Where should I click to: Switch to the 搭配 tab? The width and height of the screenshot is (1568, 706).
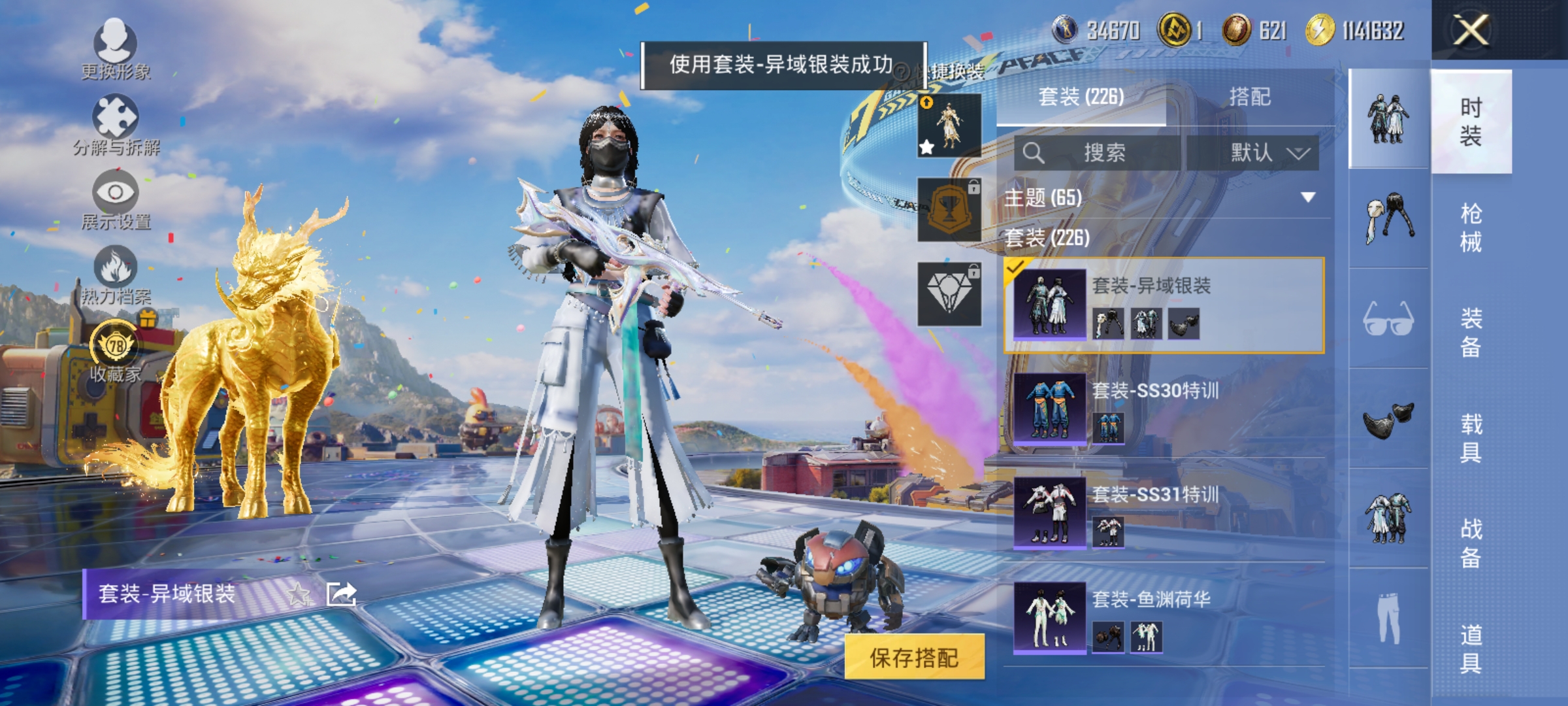click(x=1252, y=97)
